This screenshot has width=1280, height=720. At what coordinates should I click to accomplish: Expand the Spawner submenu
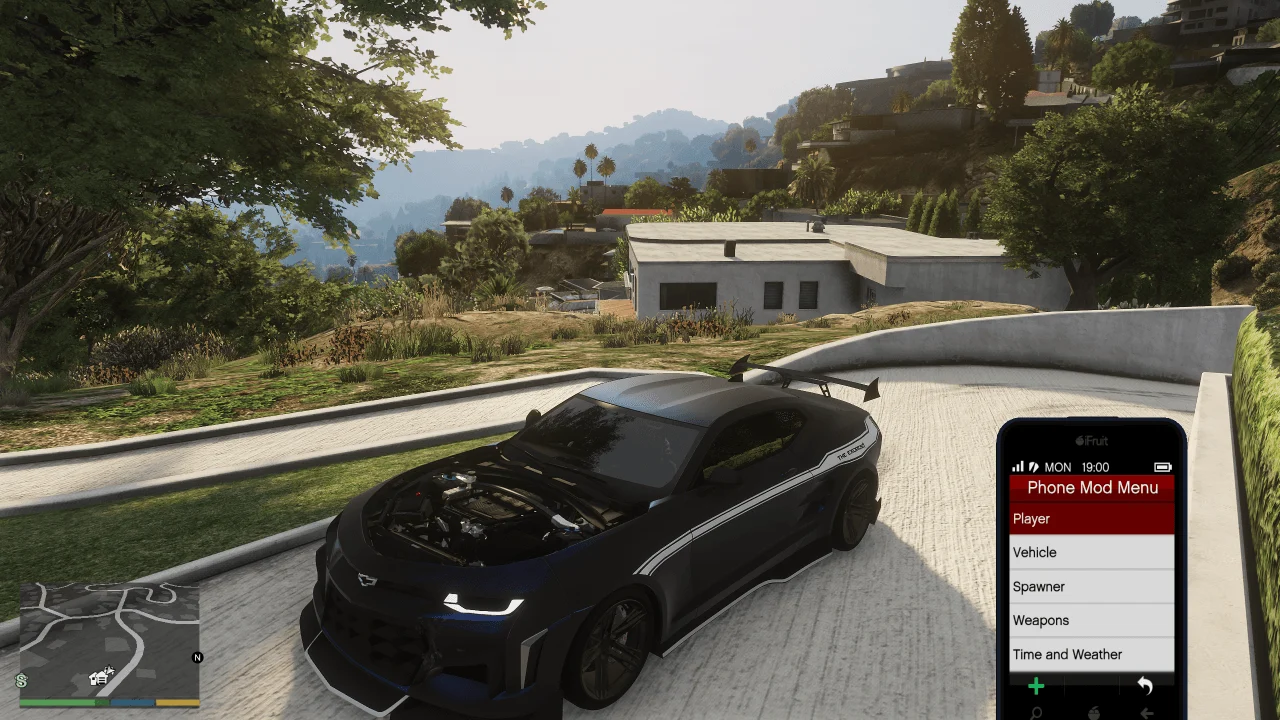click(x=1092, y=586)
